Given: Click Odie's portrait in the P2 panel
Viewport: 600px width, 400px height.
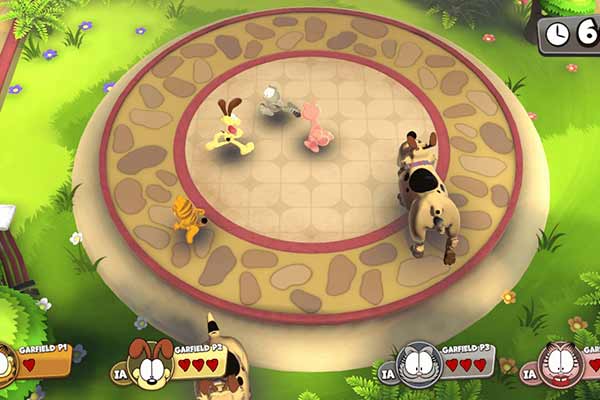Looking at the screenshot, I should [147, 363].
